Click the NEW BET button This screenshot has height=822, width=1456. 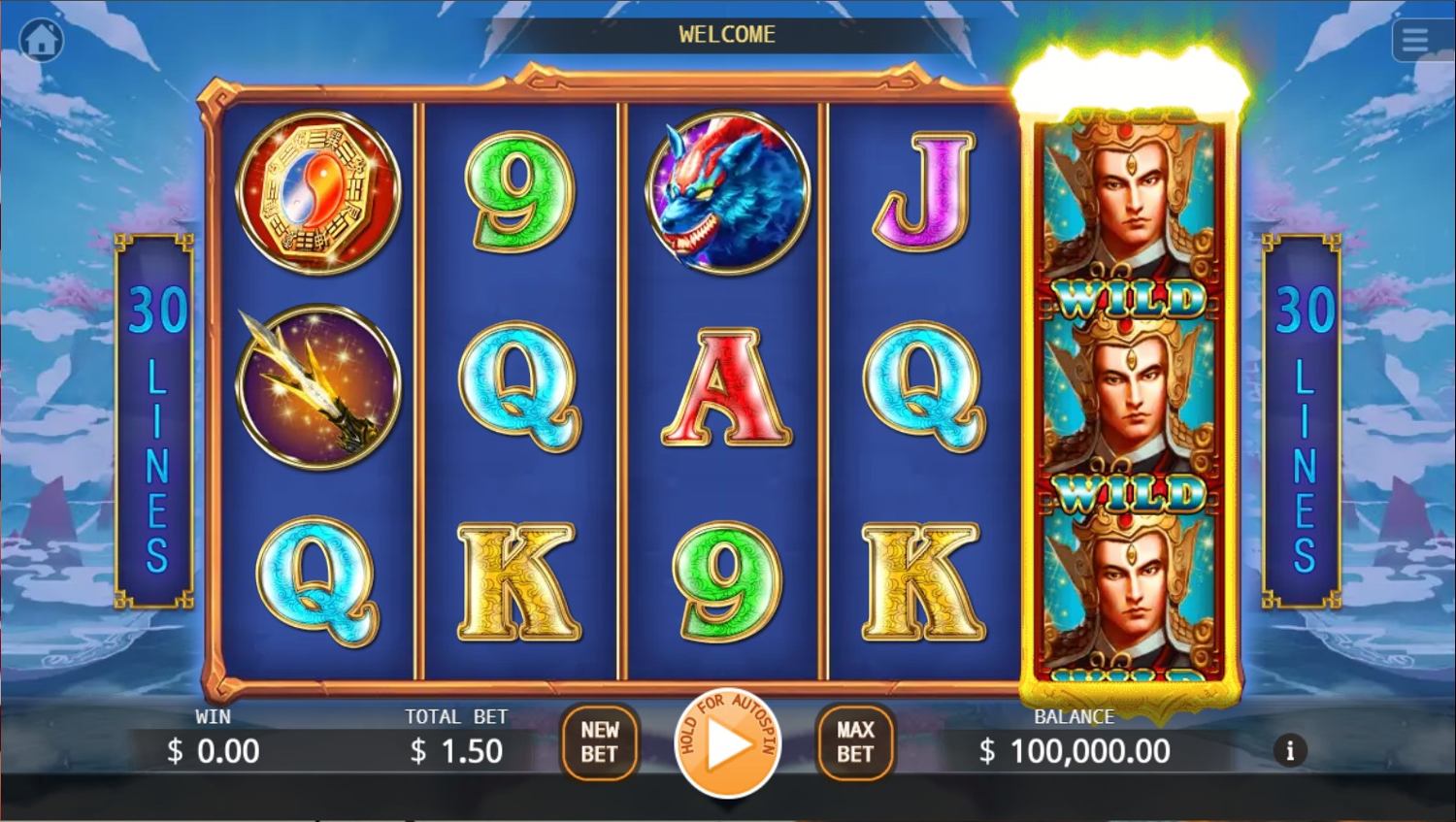pyautogui.click(x=600, y=742)
